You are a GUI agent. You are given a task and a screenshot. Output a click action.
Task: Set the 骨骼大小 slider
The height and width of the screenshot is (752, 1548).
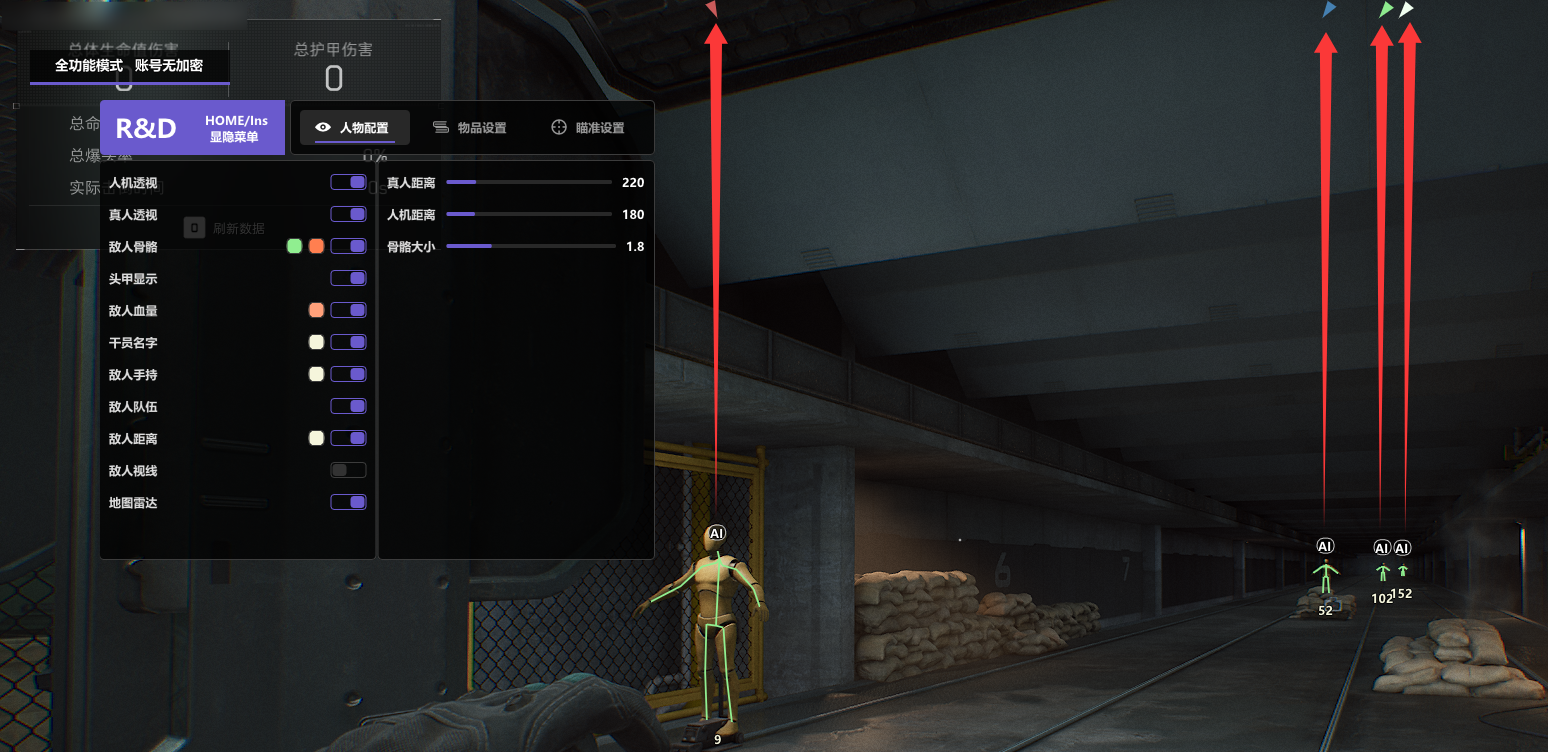530,246
